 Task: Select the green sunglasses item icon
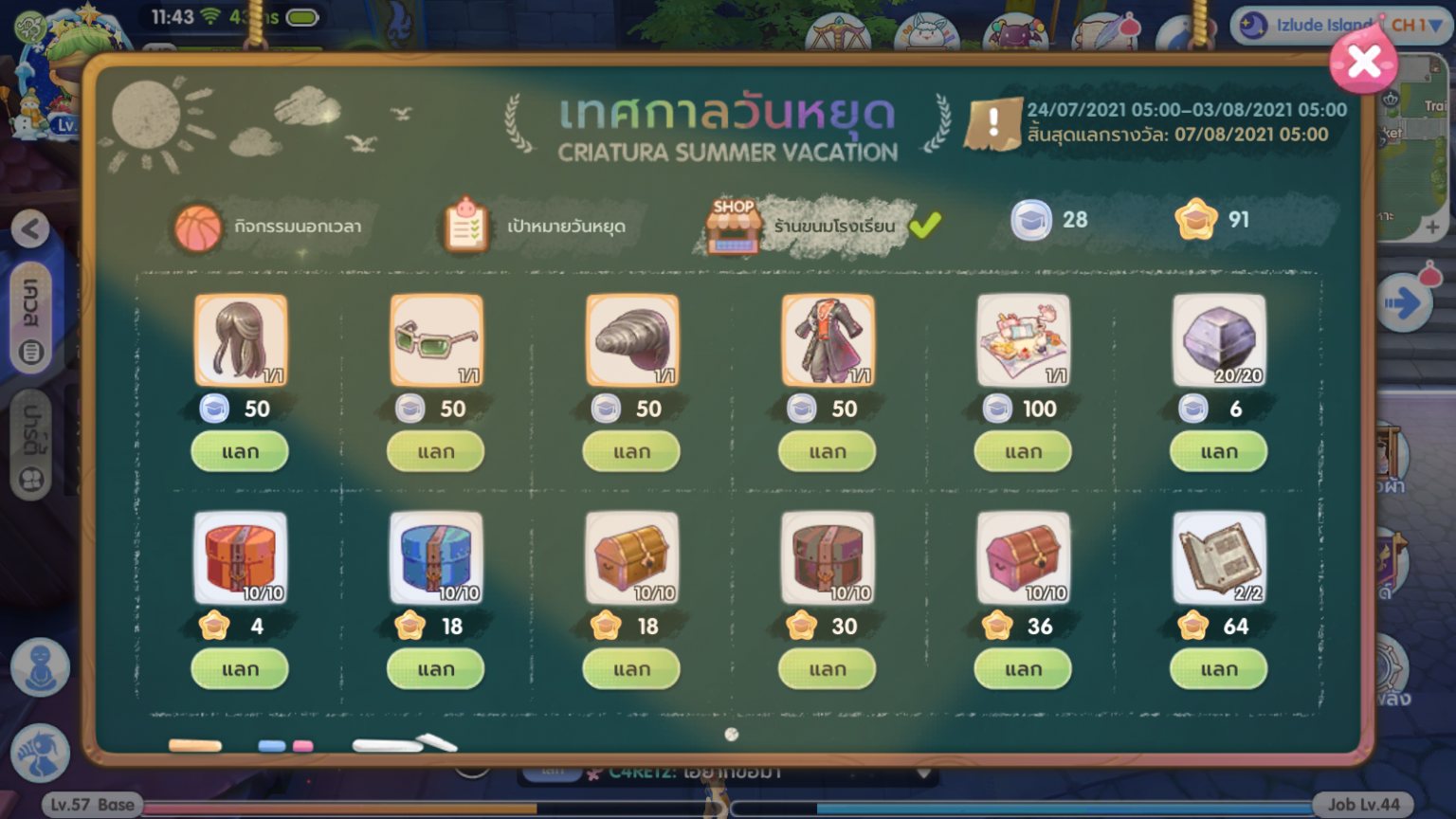pos(436,341)
